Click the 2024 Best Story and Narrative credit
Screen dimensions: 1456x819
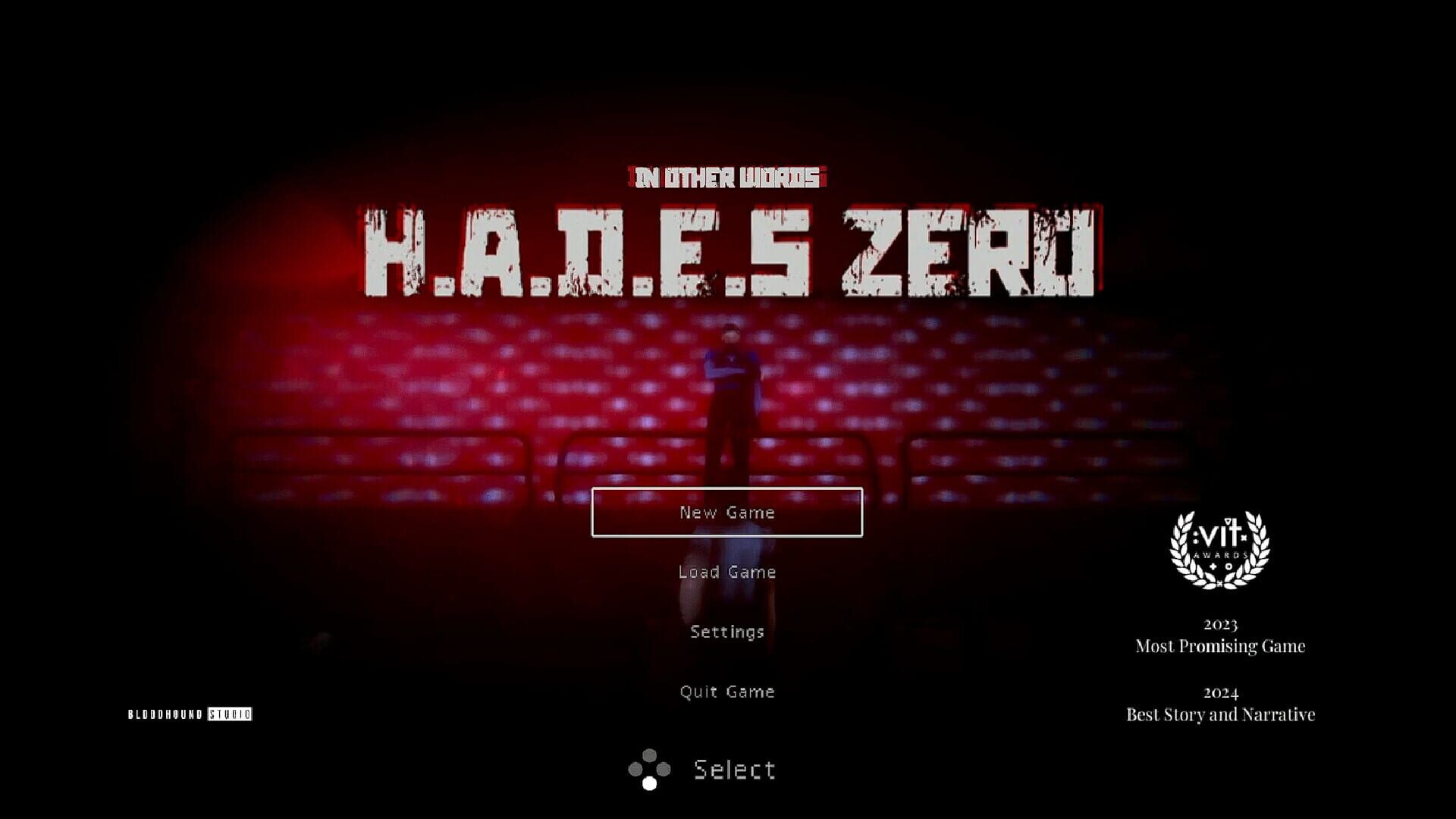click(1219, 704)
